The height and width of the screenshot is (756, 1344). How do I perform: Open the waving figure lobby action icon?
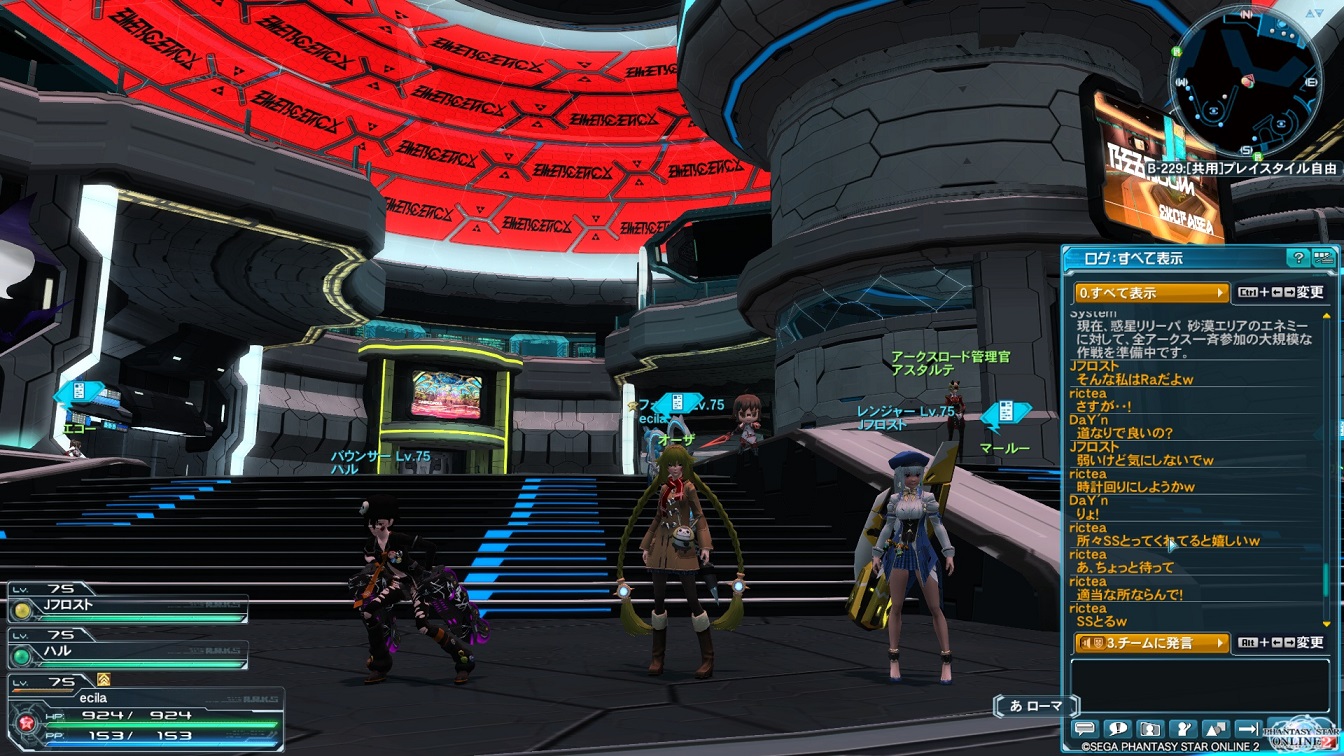[1183, 730]
